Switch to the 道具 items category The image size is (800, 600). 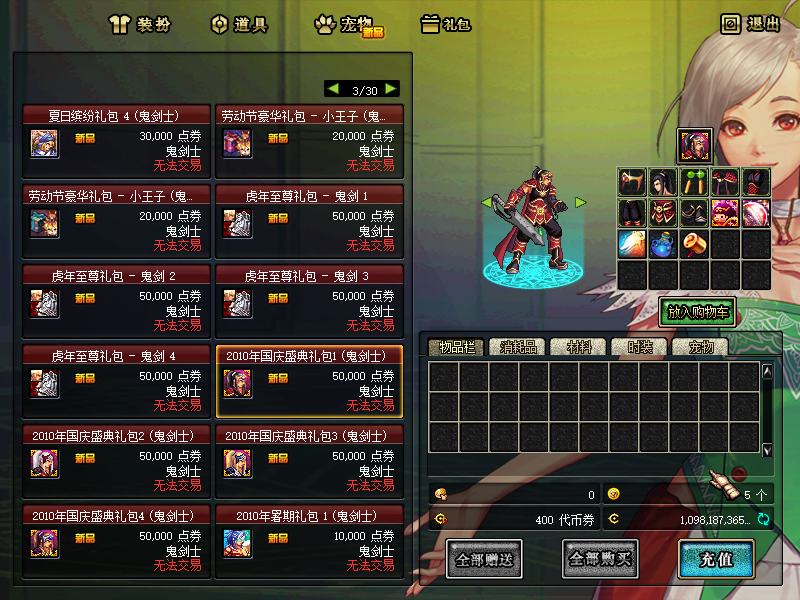coord(240,25)
